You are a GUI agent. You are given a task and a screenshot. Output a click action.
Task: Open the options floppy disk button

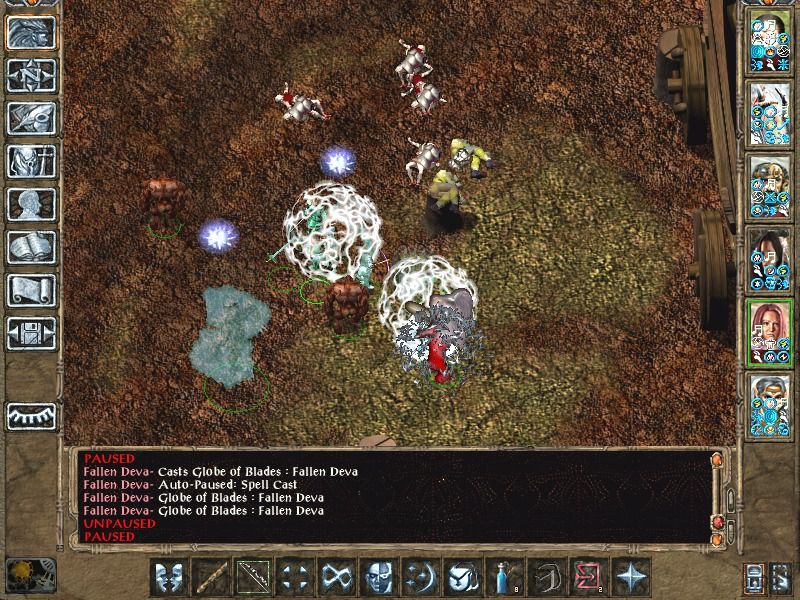tap(31, 333)
